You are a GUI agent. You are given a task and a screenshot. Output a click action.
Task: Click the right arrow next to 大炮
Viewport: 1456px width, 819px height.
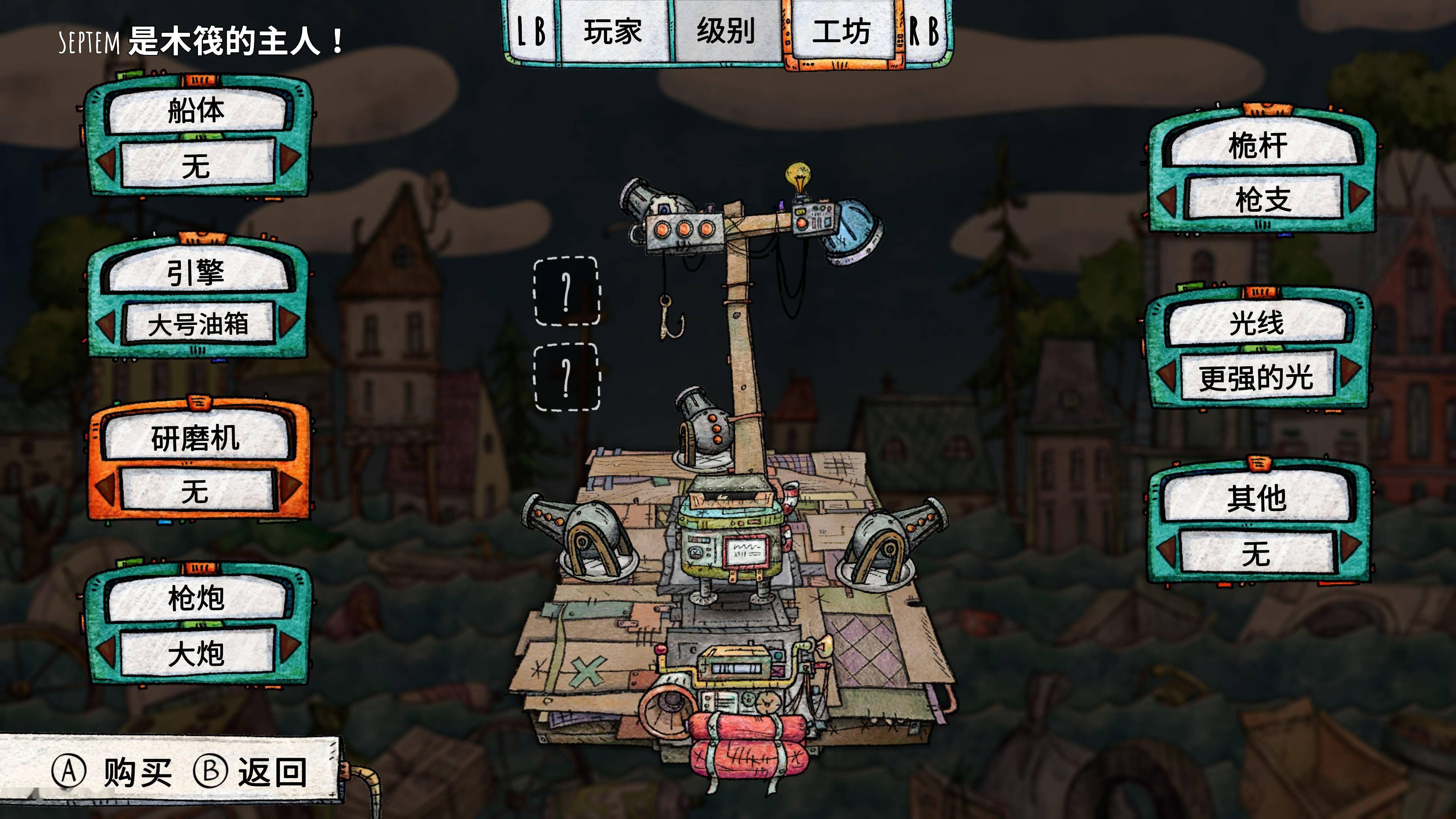click(289, 646)
